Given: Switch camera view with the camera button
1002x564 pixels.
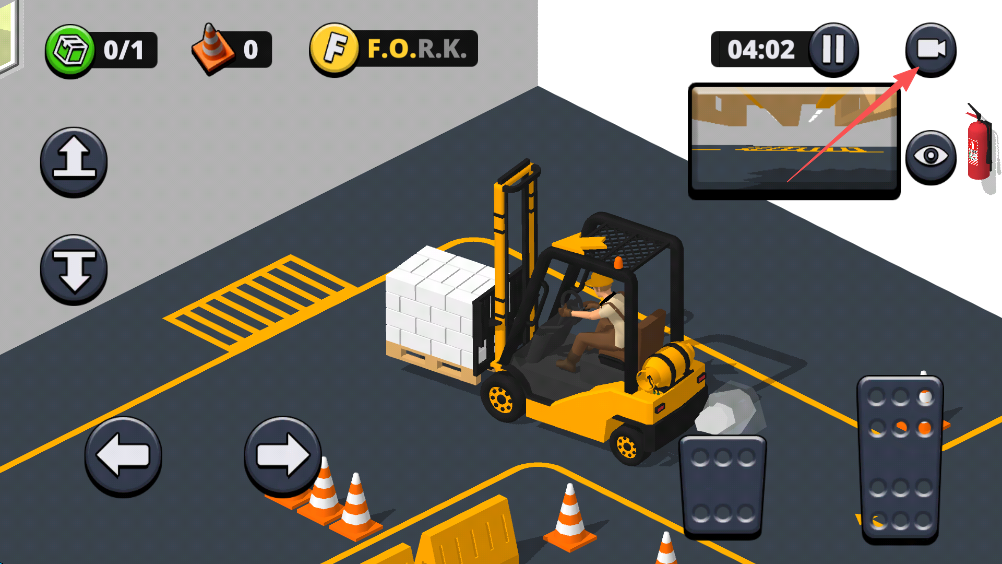Looking at the screenshot, I should (930, 49).
